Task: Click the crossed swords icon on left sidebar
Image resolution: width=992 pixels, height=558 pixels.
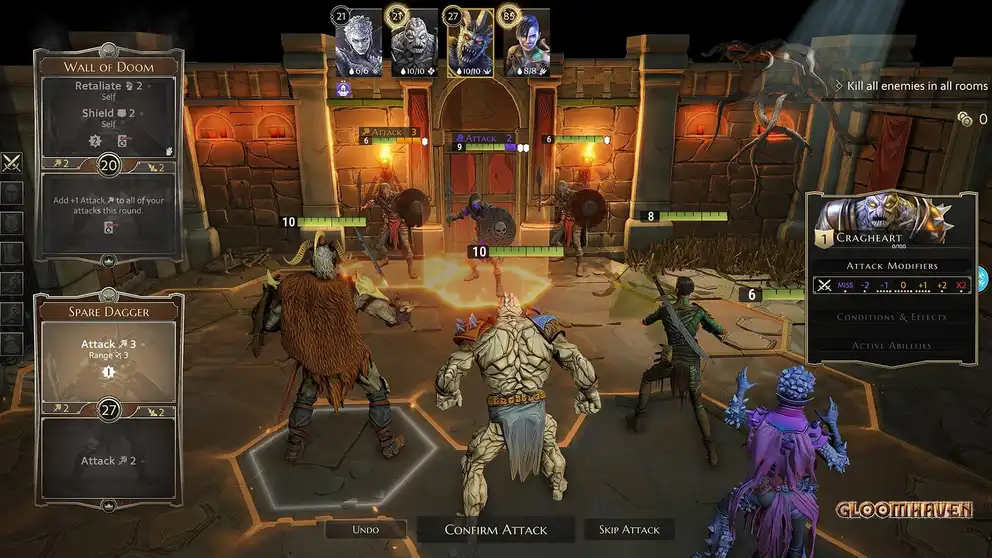Action: click(12, 162)
